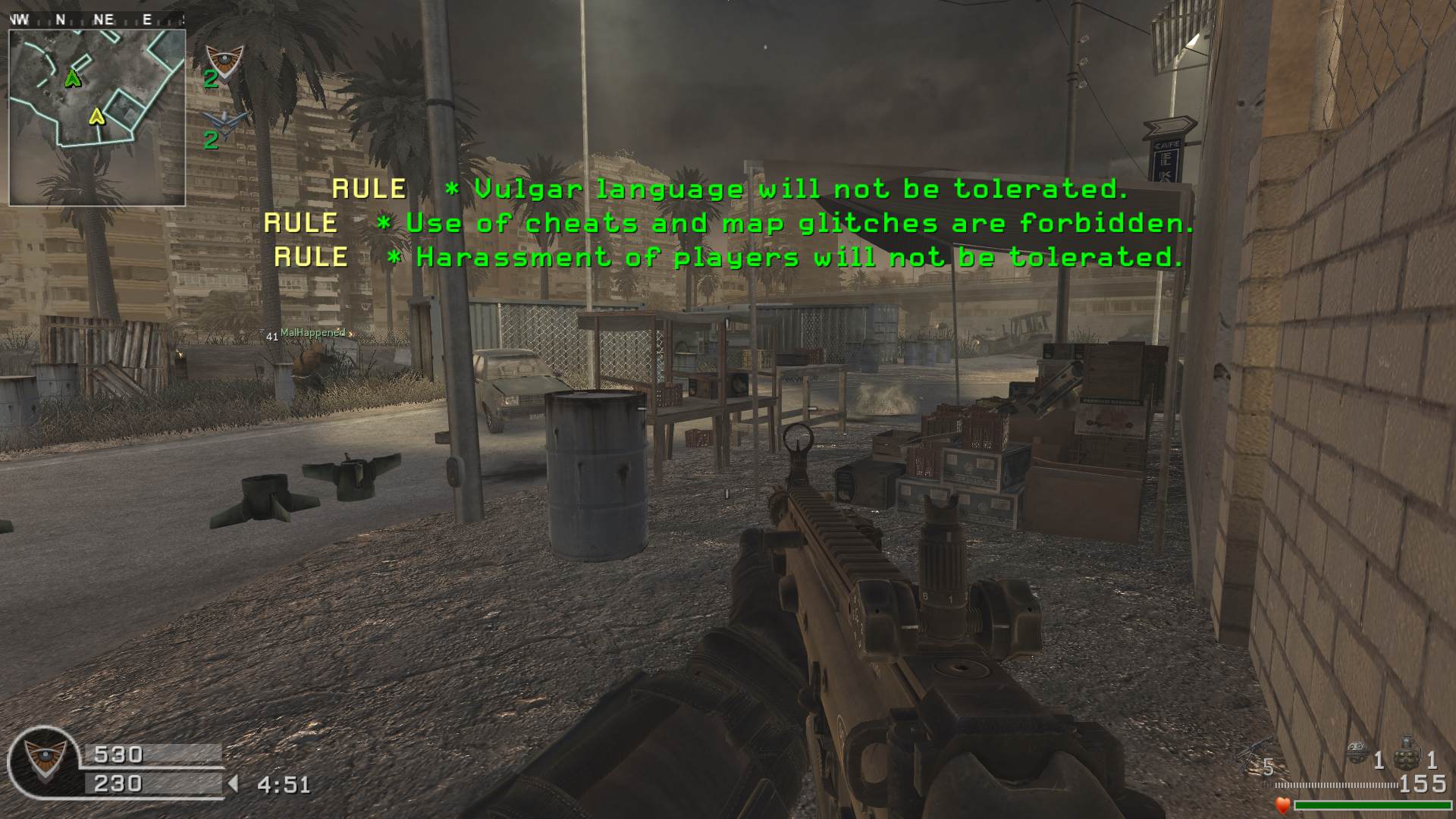This screenshot has height=819, width=1456.
Task: Select the special grenade icon
Action: 1357,753
